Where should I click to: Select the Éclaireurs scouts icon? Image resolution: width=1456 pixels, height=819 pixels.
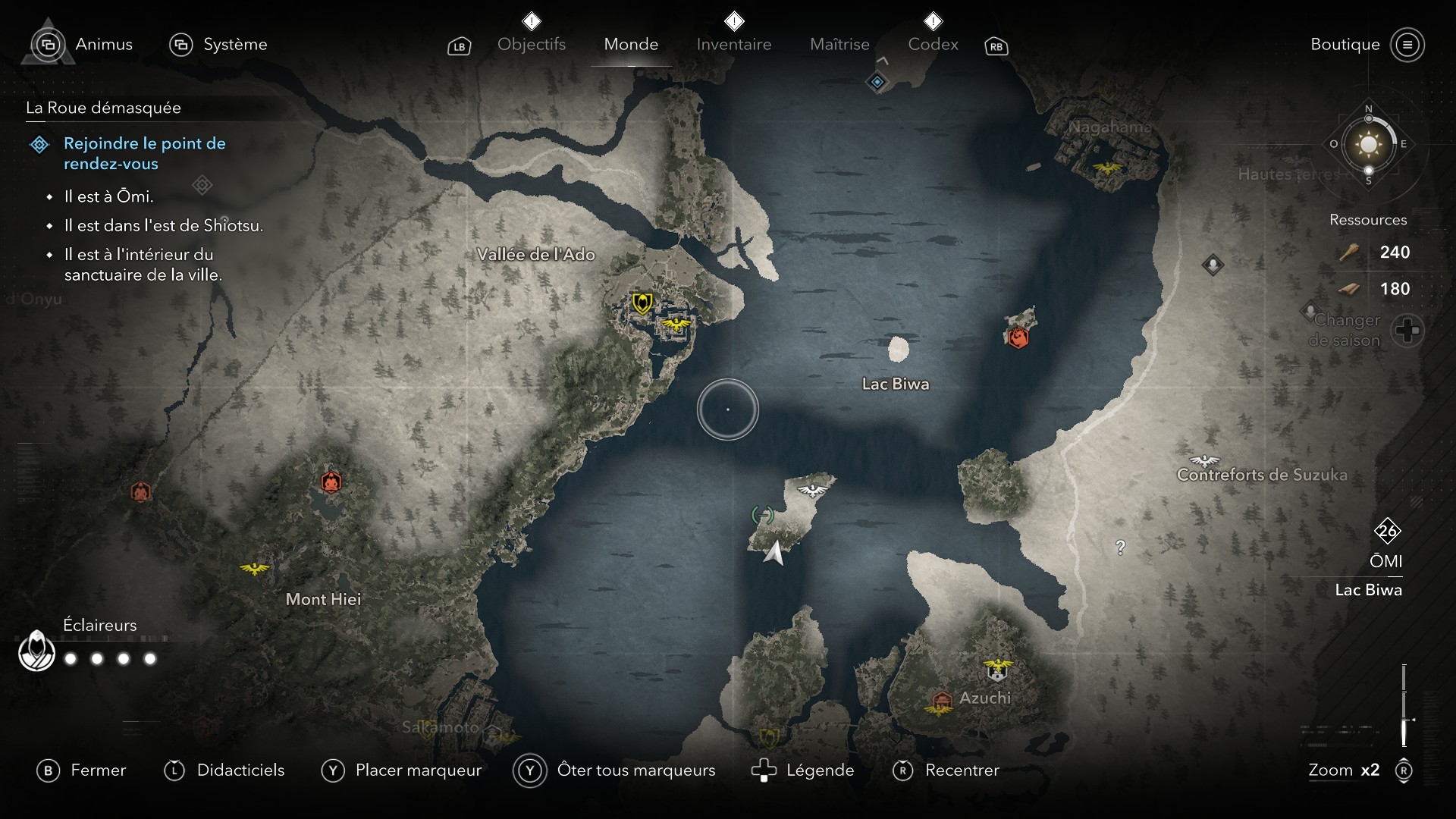click(36, 651)
